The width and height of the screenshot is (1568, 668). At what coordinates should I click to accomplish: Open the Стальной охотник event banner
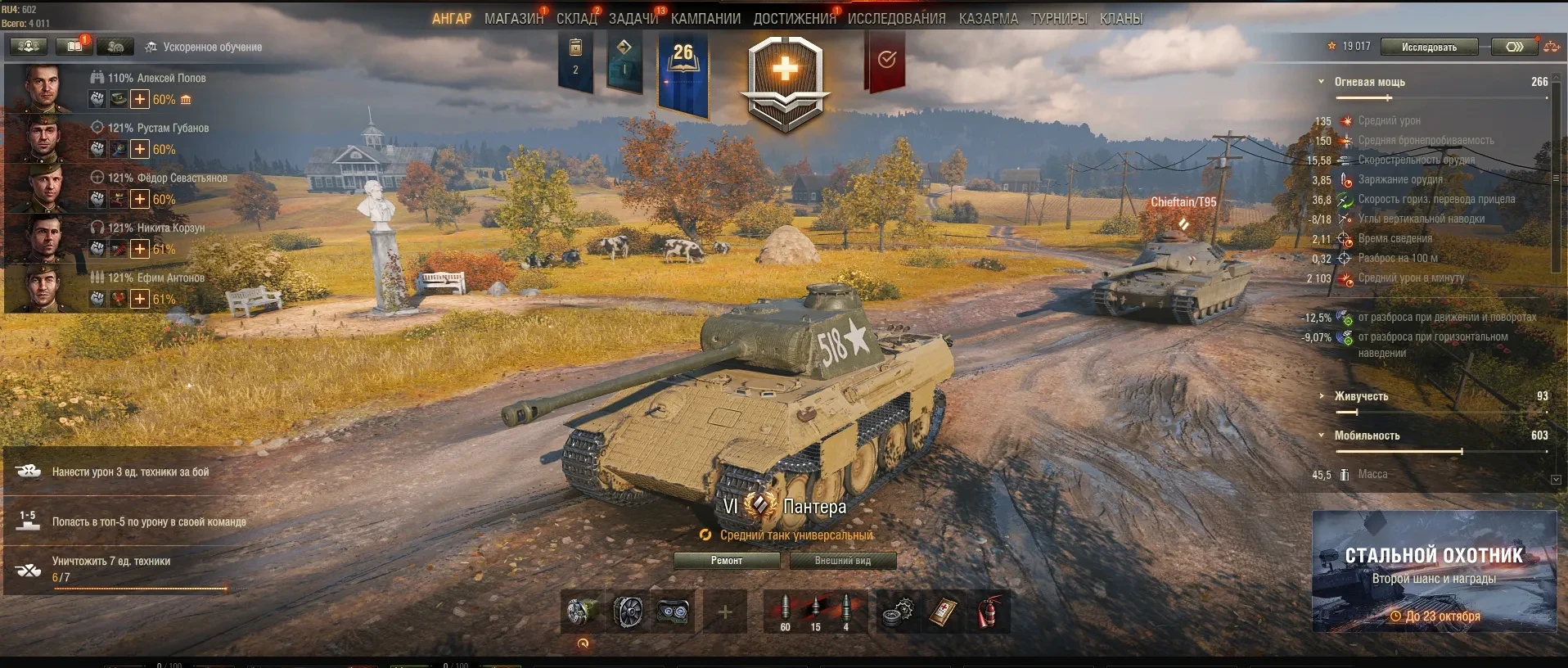click(1434, 571)
